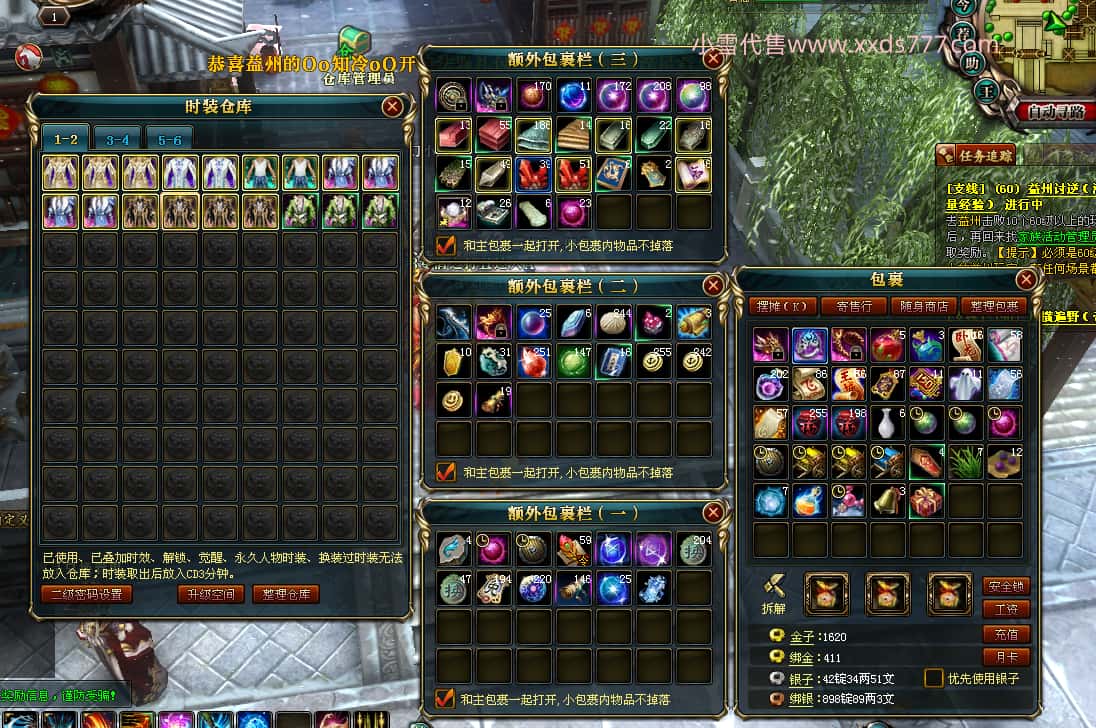
Task: Open the 随身商店 portable shop
Action: [924, 306]
